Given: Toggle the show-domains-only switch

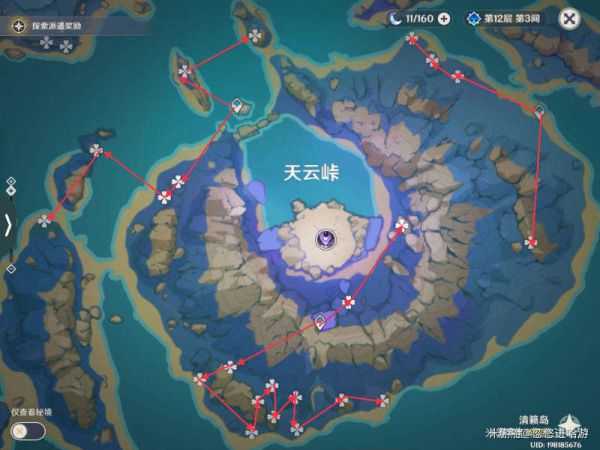Looking at the screenshot, I should pyautogui.click(x=26, y=430).
